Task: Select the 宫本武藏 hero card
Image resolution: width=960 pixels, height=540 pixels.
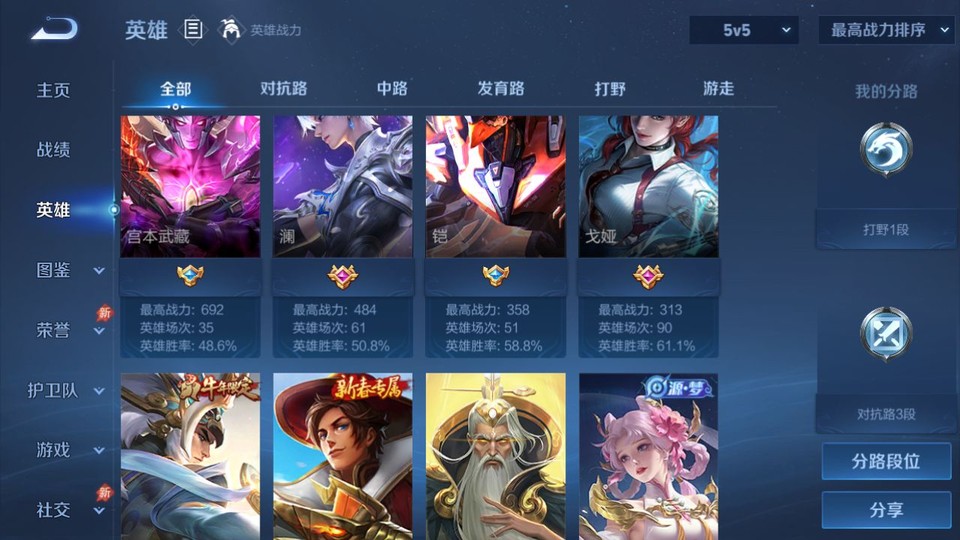Action: click(190, 187)
